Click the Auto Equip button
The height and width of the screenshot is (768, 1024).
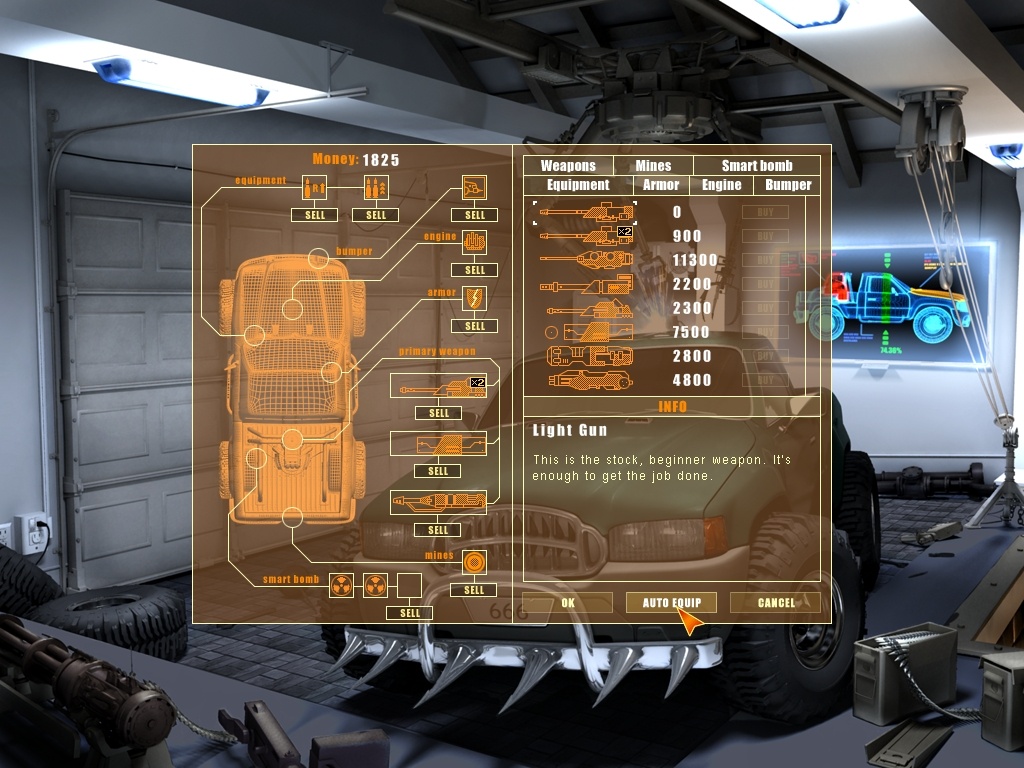(x=671, y=603)
